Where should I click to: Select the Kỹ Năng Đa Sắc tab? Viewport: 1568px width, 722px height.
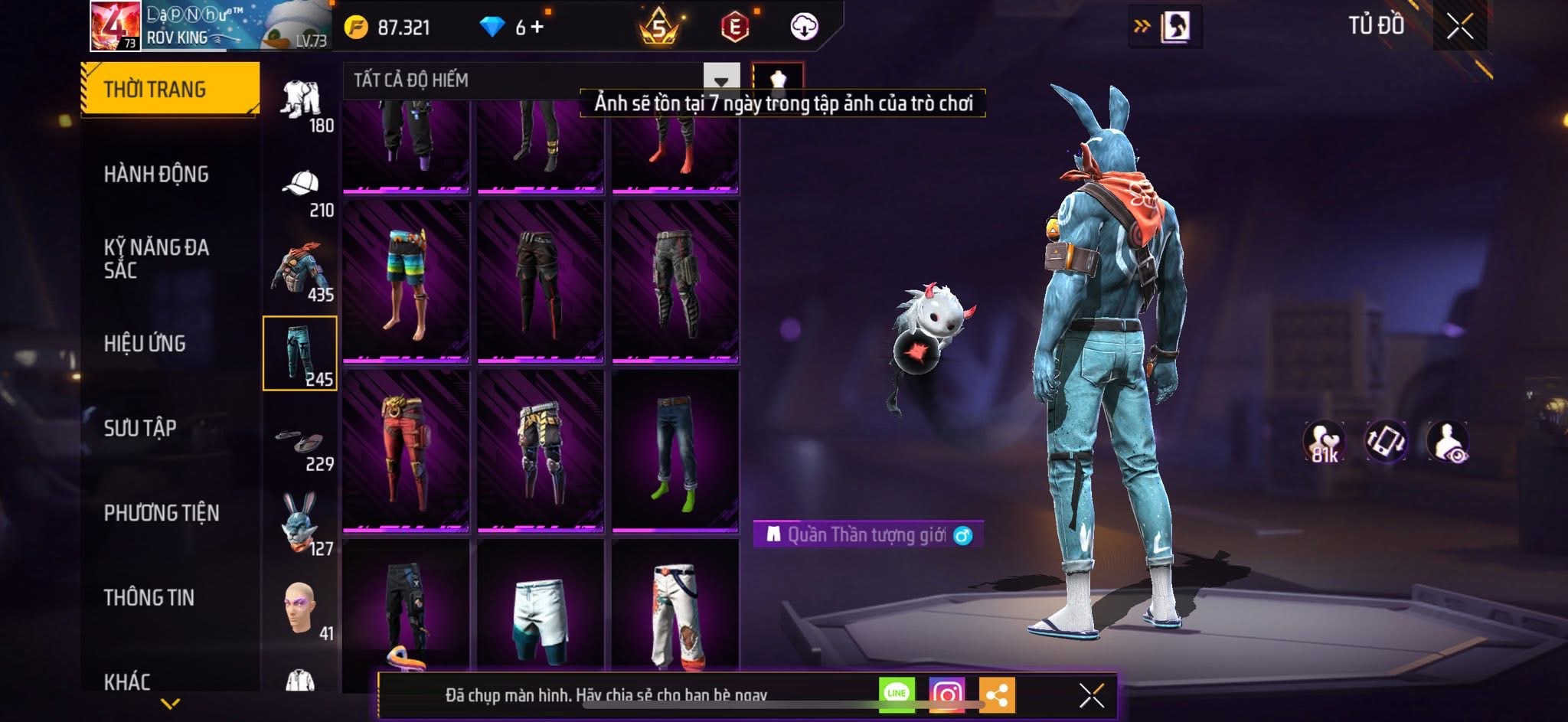pos(156,258)
